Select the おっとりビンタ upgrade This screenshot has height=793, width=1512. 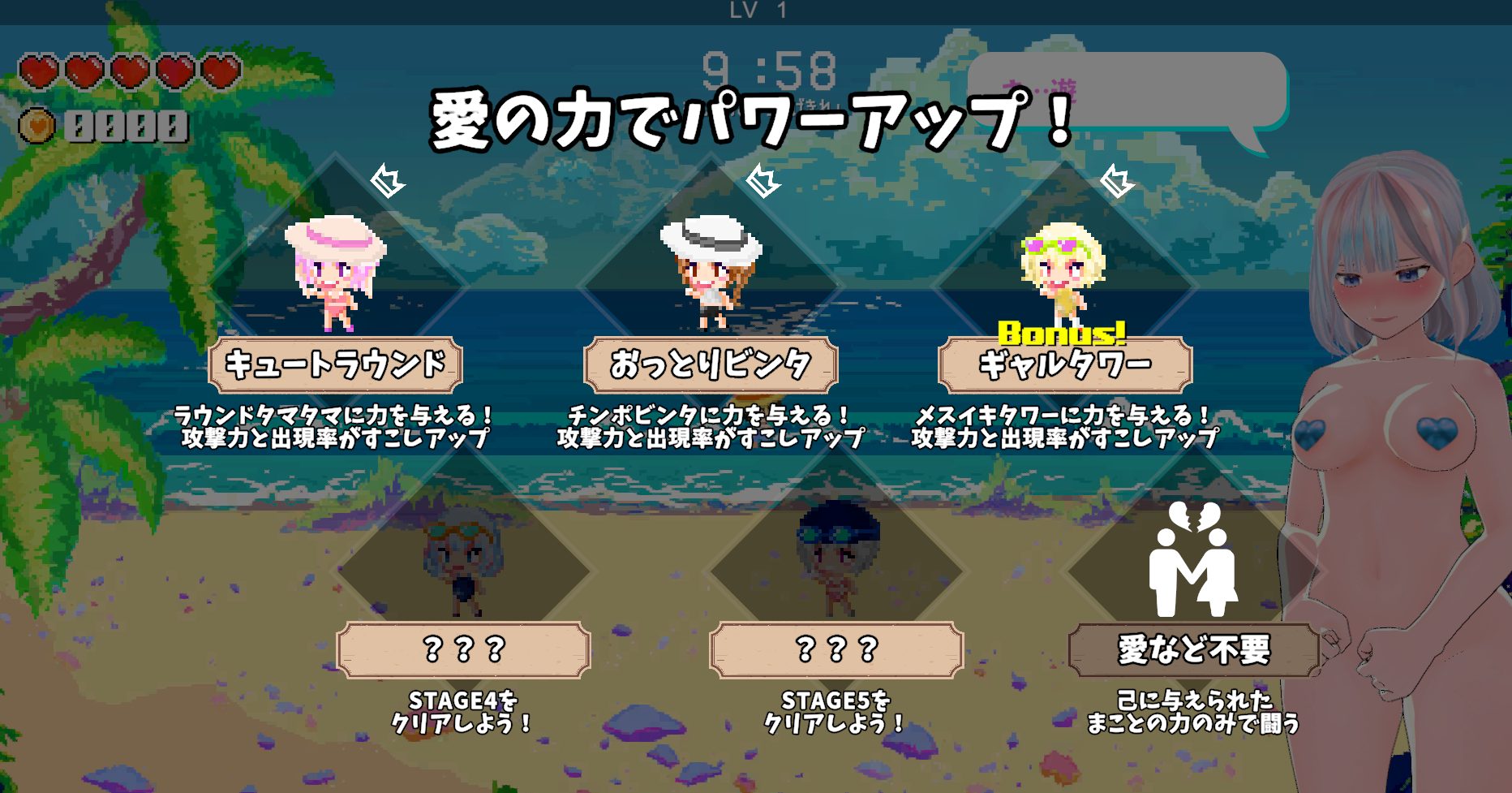711,364
